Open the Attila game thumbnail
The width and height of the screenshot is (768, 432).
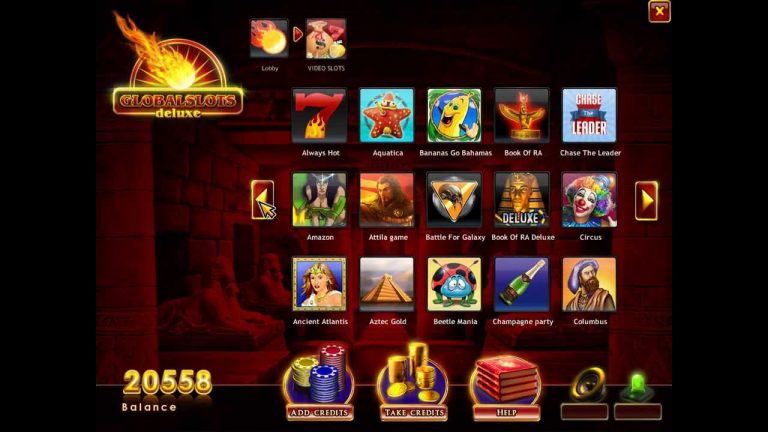click(387, 200)
